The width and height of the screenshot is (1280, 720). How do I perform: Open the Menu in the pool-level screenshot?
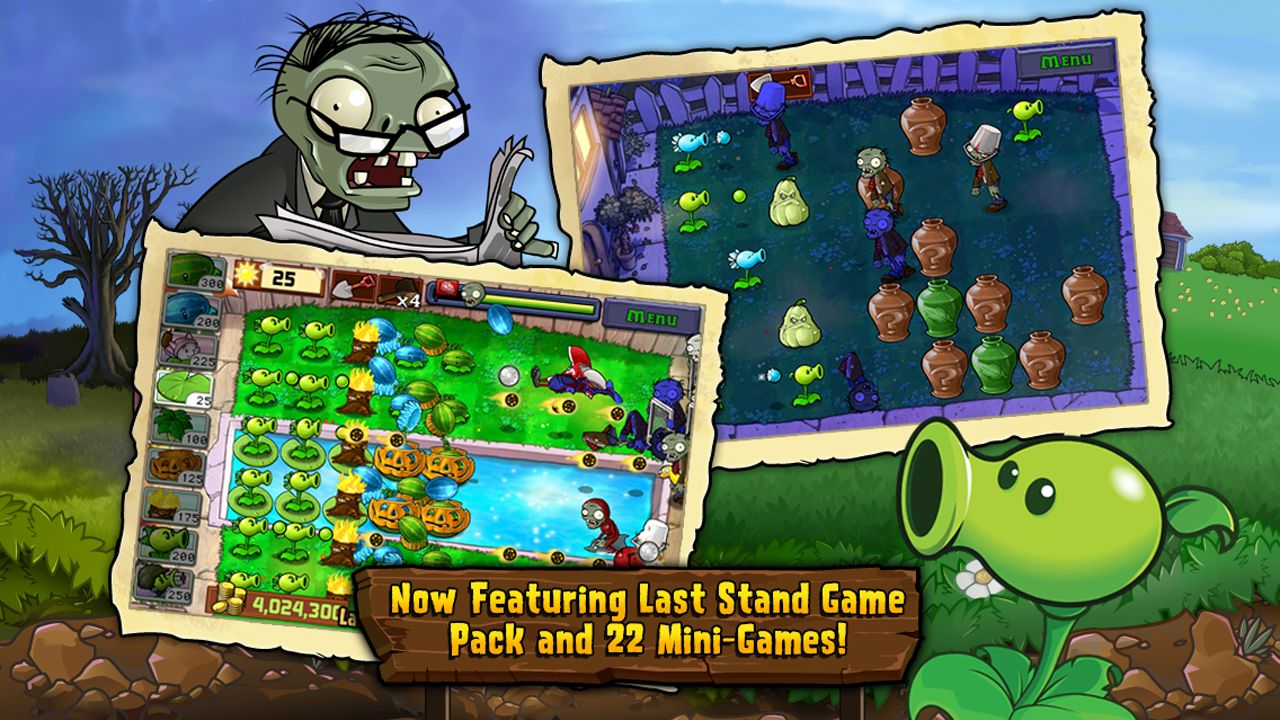point(652,316)
